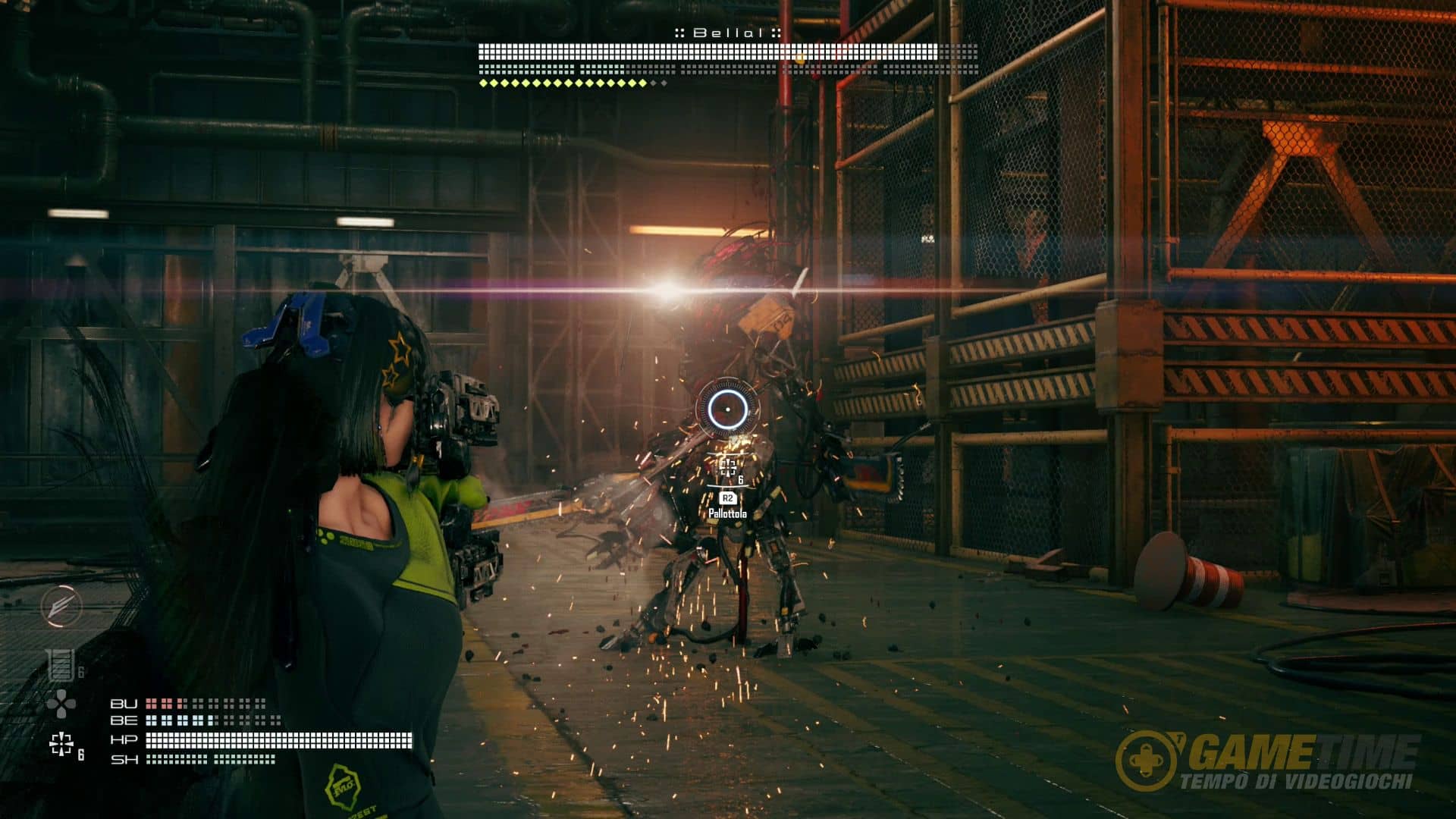Select the ammo crosshair icon beside HP
Screen dimensions: 1456x819
coord(61,744)
